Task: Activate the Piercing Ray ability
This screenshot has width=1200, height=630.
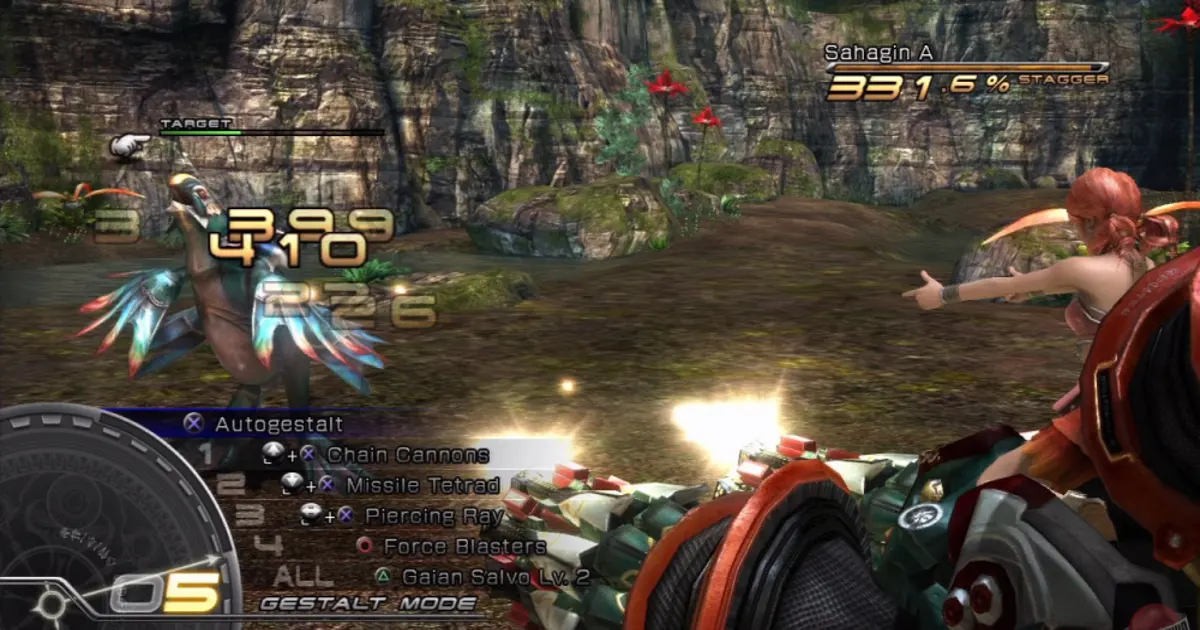Action: pos(433,516)
